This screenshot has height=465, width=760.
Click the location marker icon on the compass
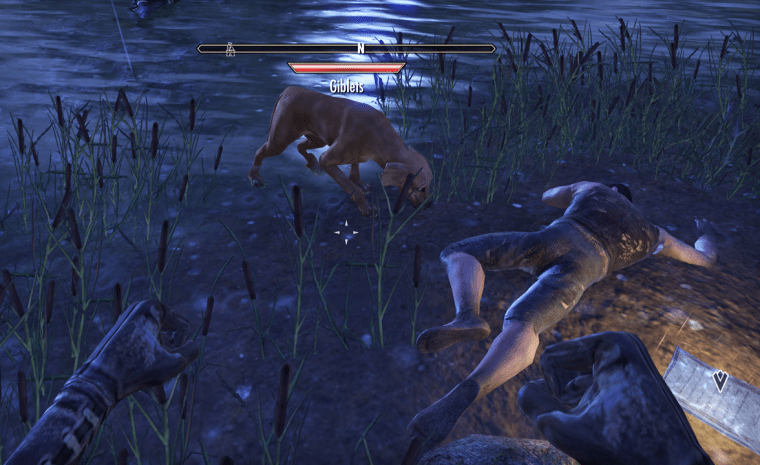(x=231, y=47)
